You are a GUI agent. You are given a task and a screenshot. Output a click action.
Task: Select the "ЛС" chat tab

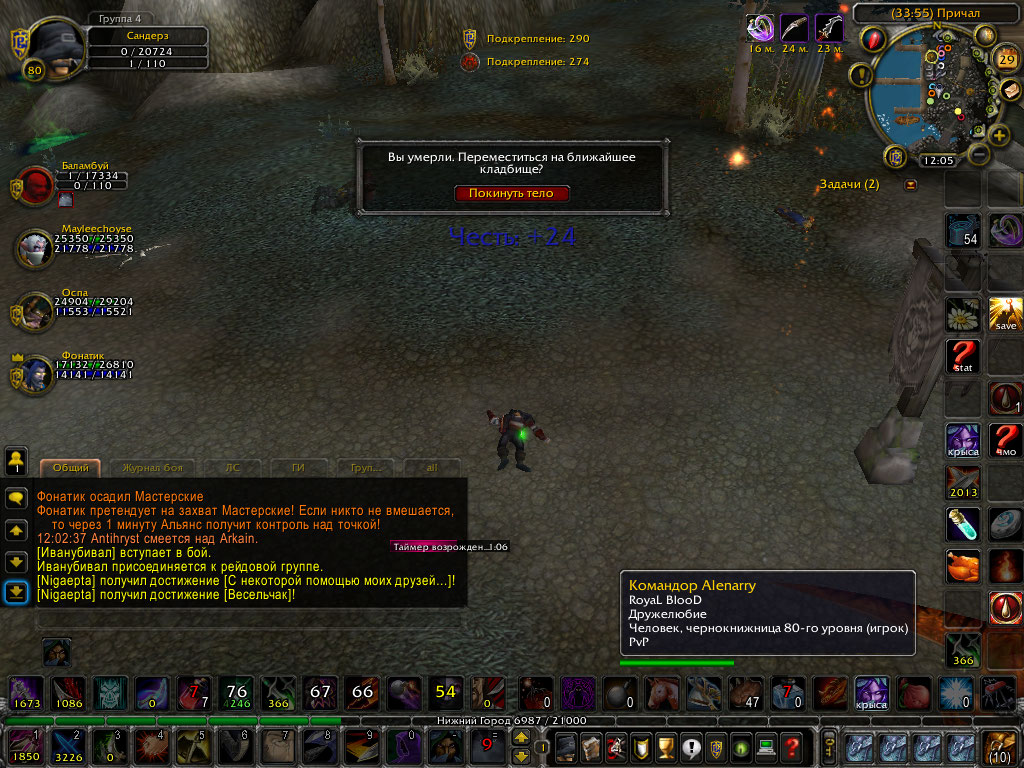[233, 467]
